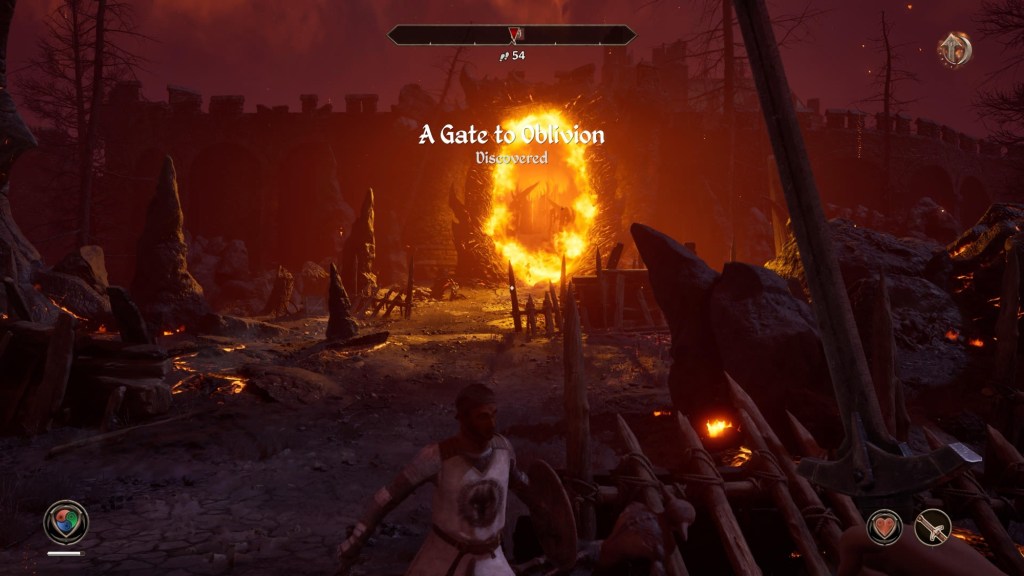Select the equipped sword weapon icon
The image size is (1024, 576).
(x=933, y=526)
